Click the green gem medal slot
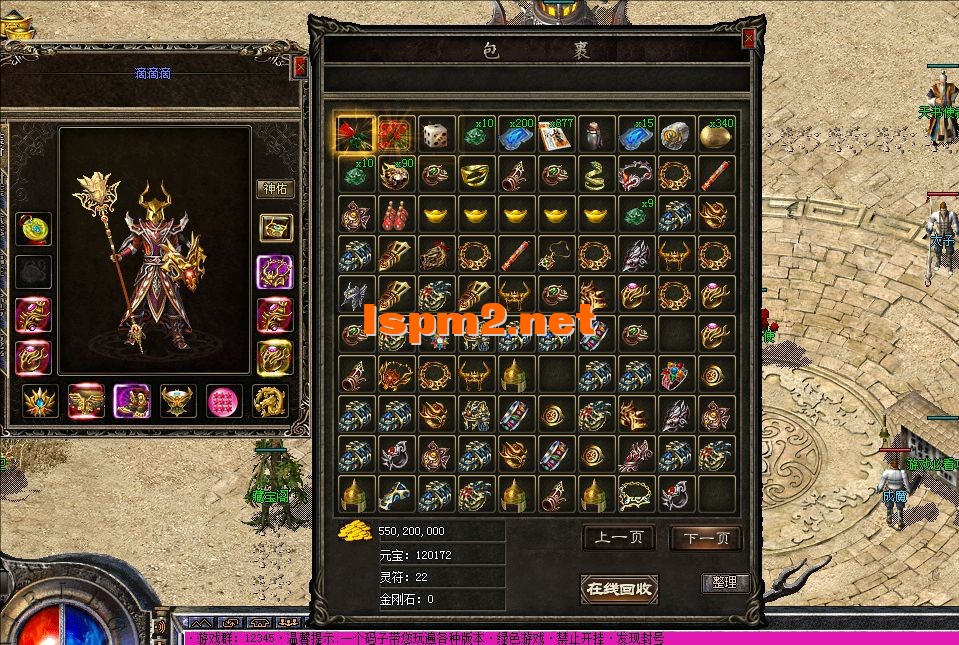This screenshot has width=959, height=645. (178, 401)
